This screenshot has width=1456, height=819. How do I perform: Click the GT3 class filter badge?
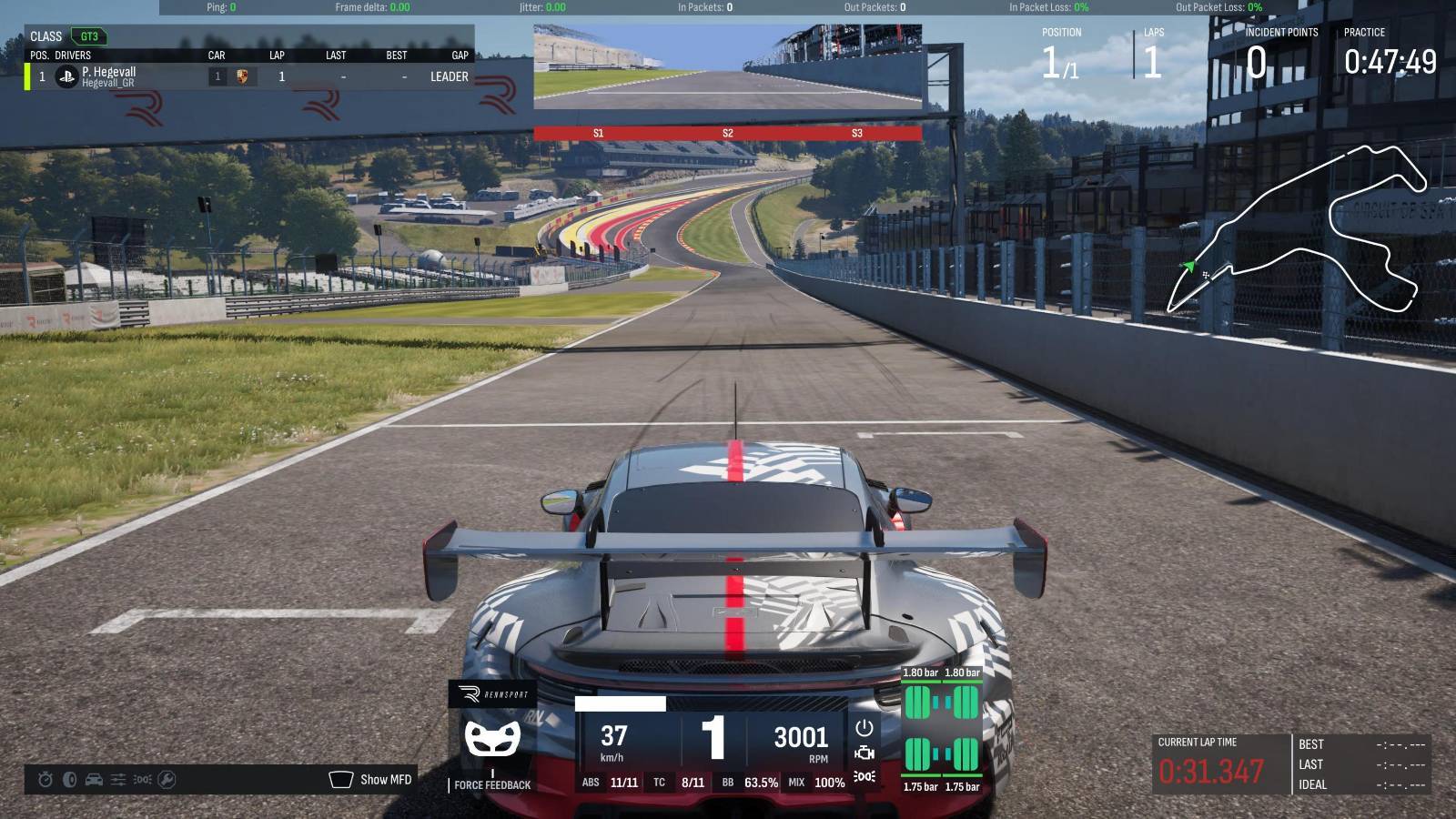[91, 36]
